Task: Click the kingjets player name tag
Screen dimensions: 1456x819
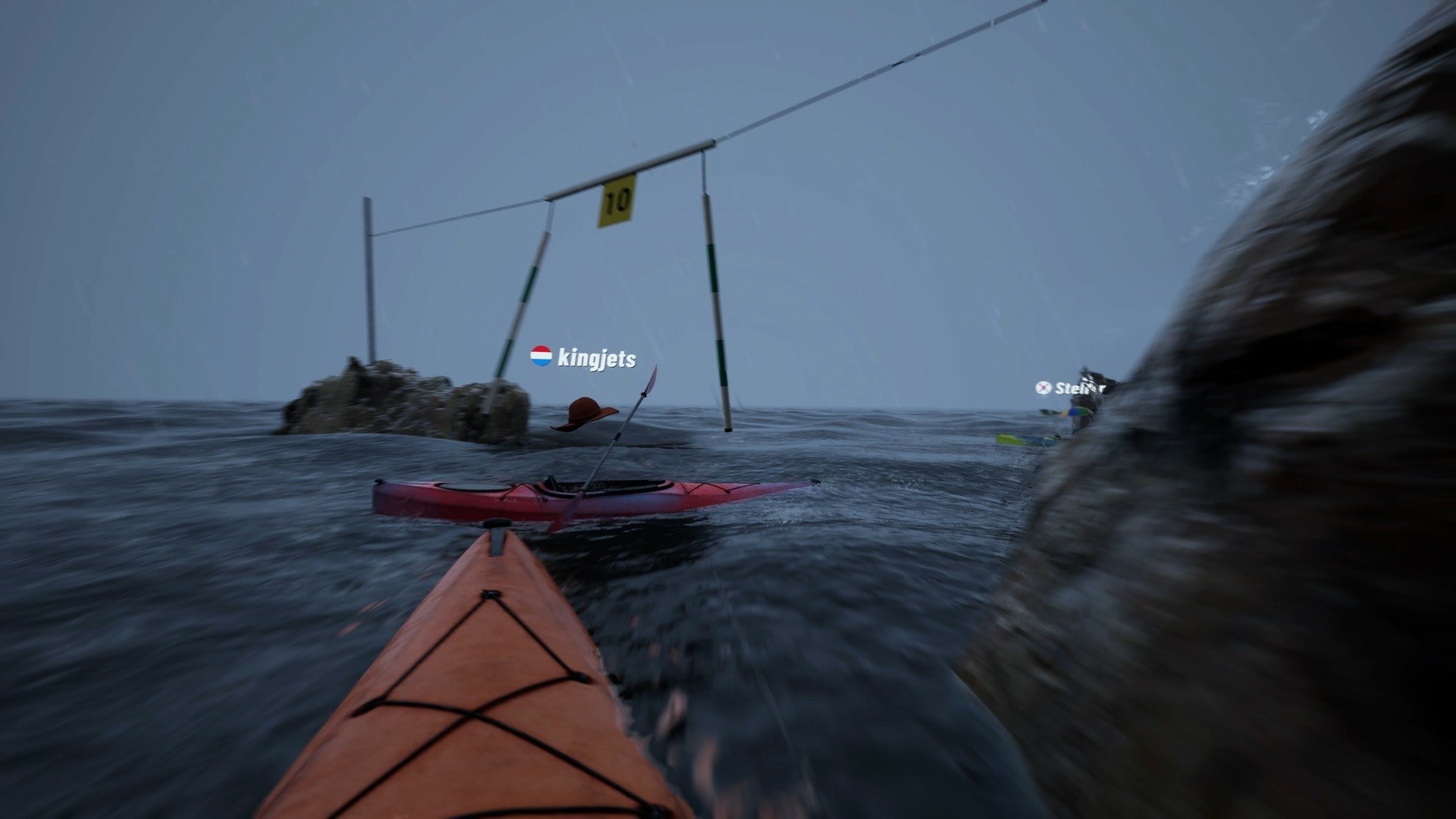Action: click(x=597, y=359)
